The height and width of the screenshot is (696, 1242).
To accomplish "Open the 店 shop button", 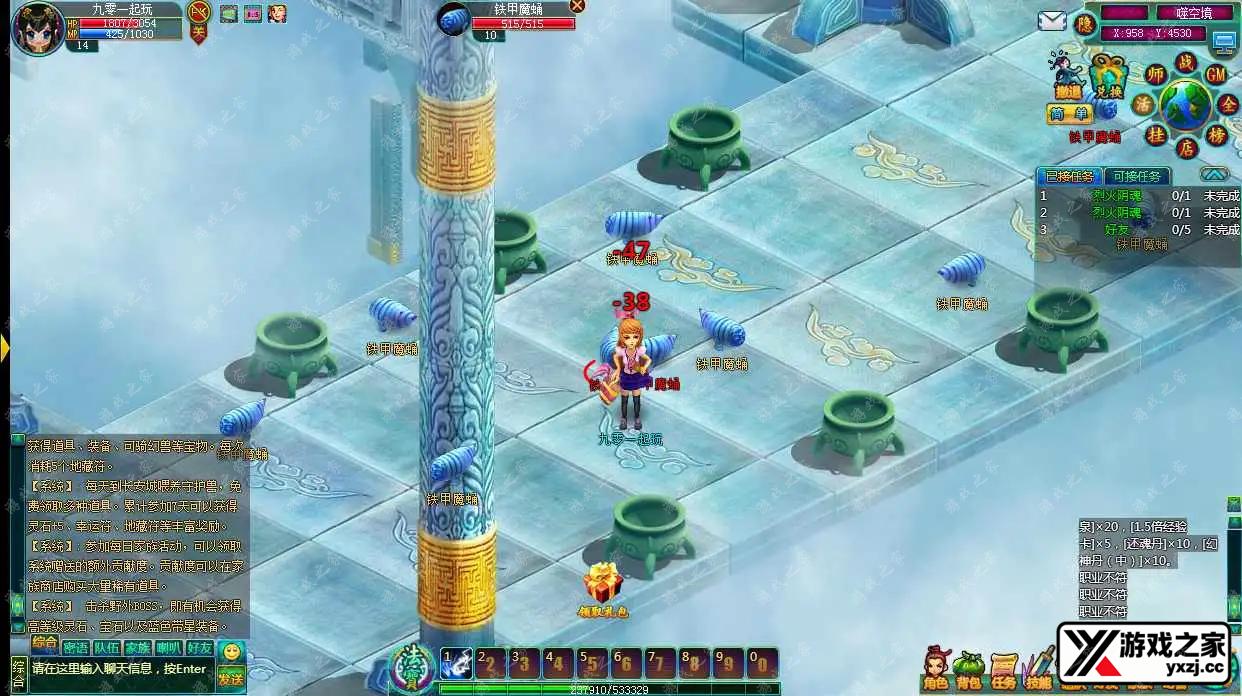I will click(x=1186, y=148).
